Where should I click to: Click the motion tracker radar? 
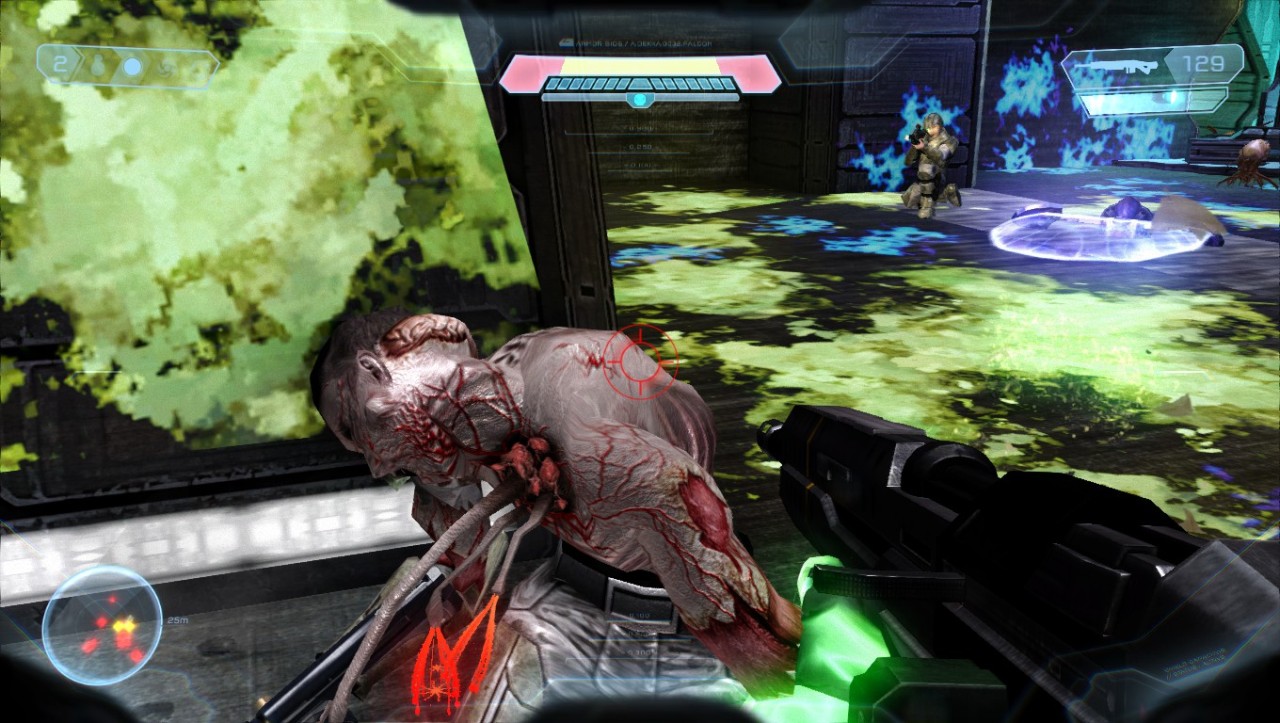pos(102,626)
